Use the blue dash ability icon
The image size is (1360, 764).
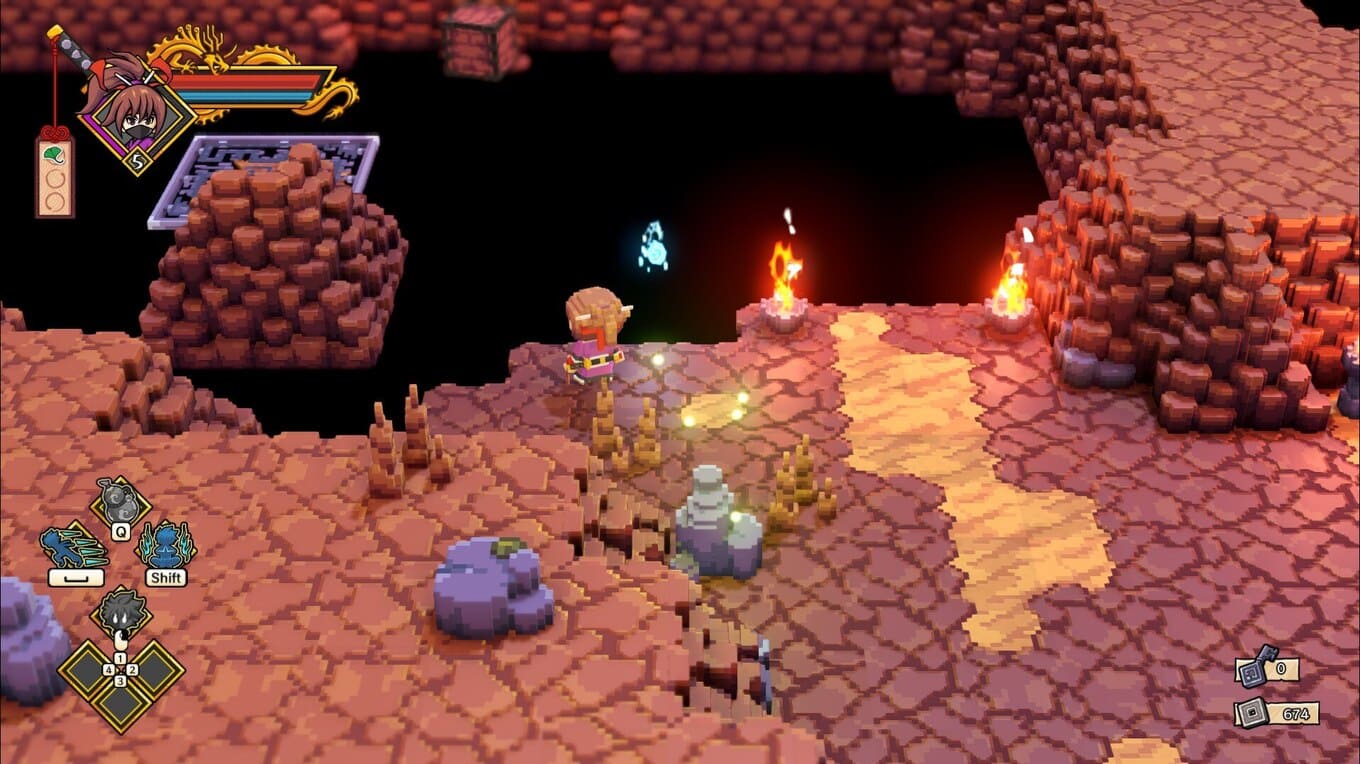point(73,546)
